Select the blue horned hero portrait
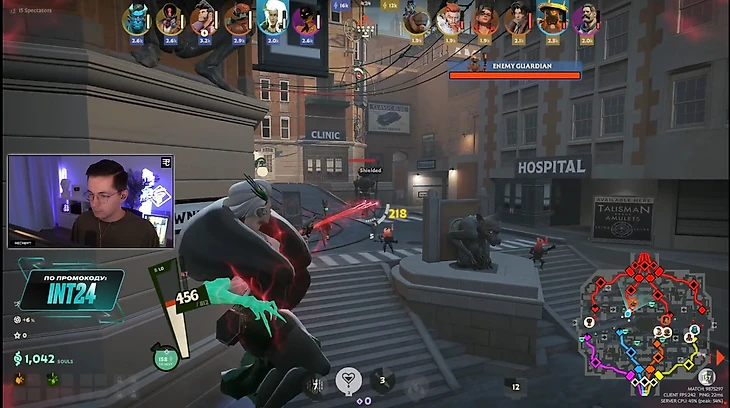Image resolution: width=730 pixels, height=408 pixels. click(136, 18)
